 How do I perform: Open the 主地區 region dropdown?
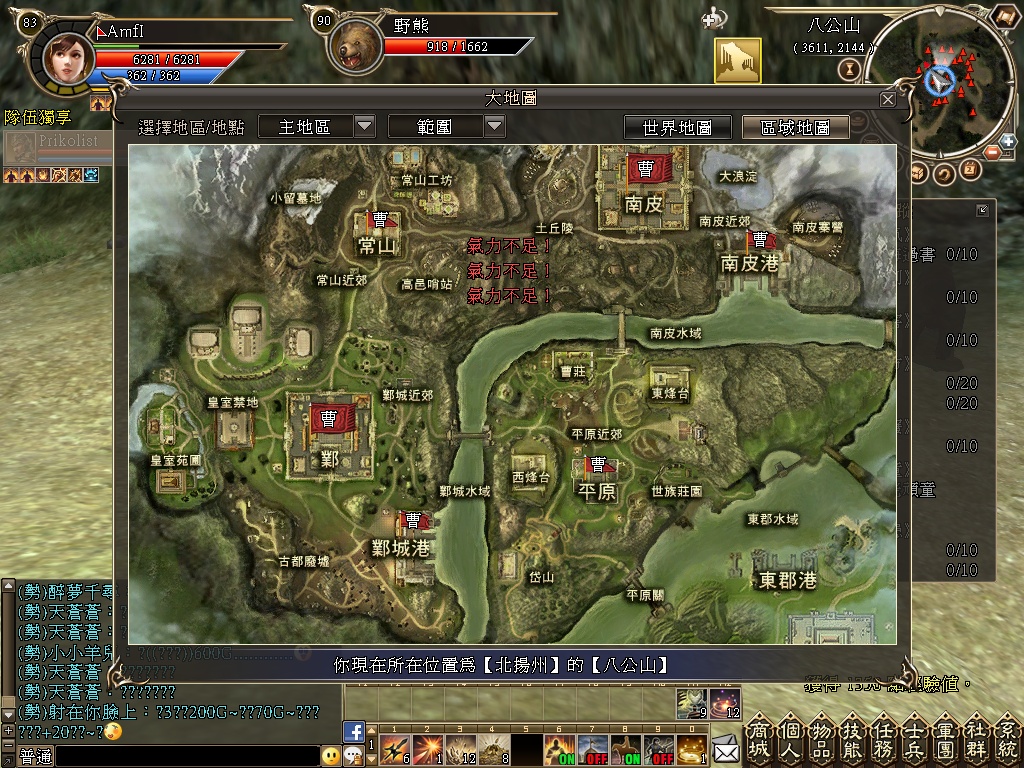click(365, 126)
